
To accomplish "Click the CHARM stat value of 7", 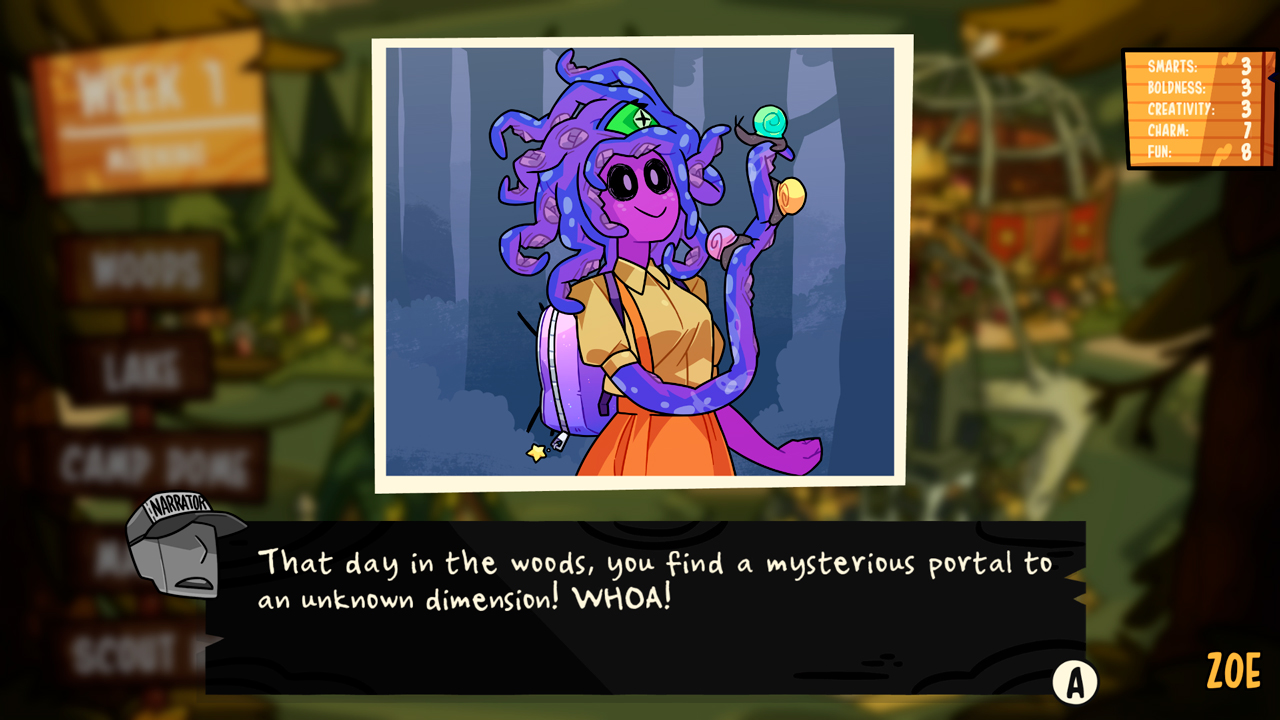I will pos(1246,129).
